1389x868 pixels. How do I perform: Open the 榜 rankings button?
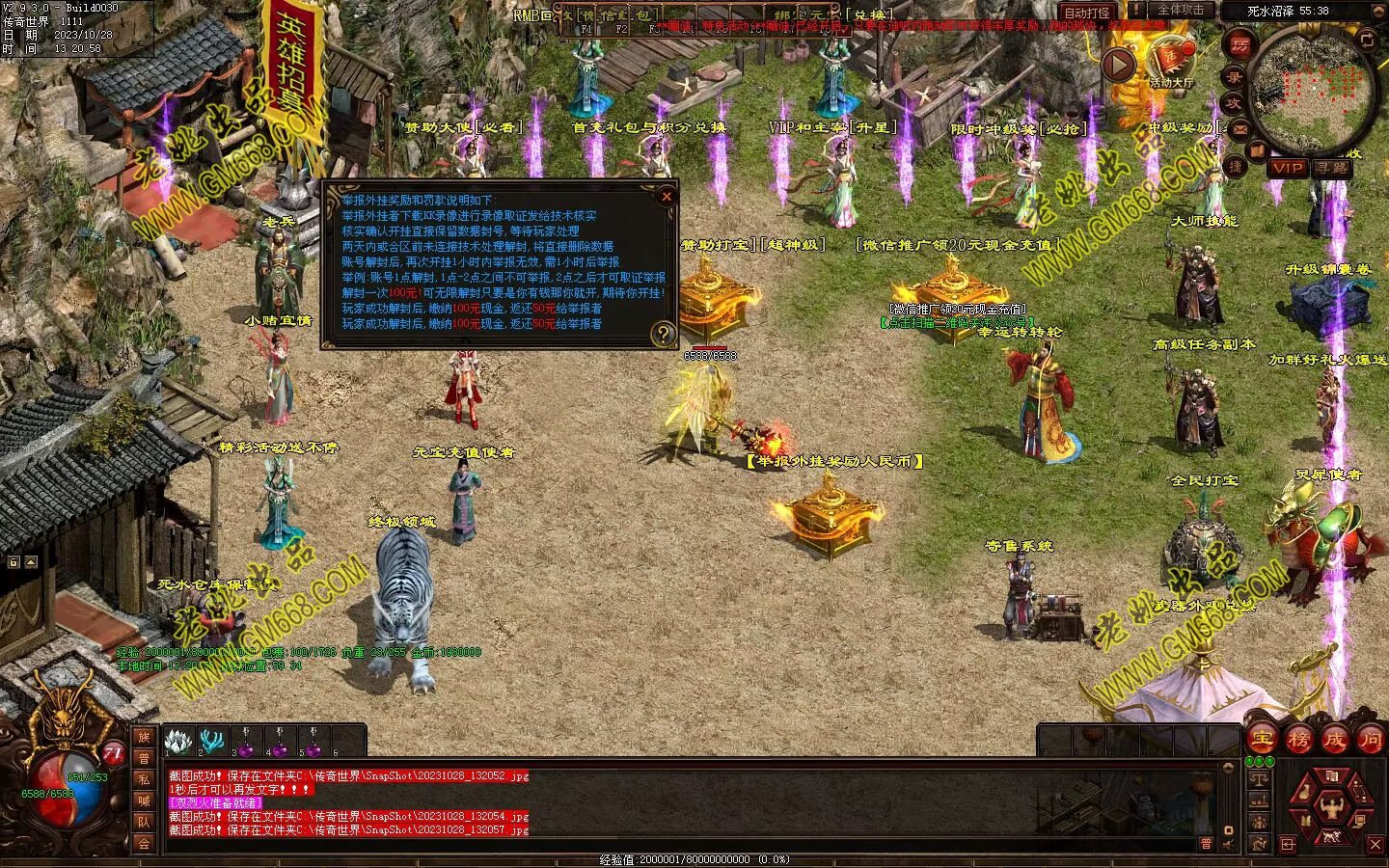tap(1297, 740)
